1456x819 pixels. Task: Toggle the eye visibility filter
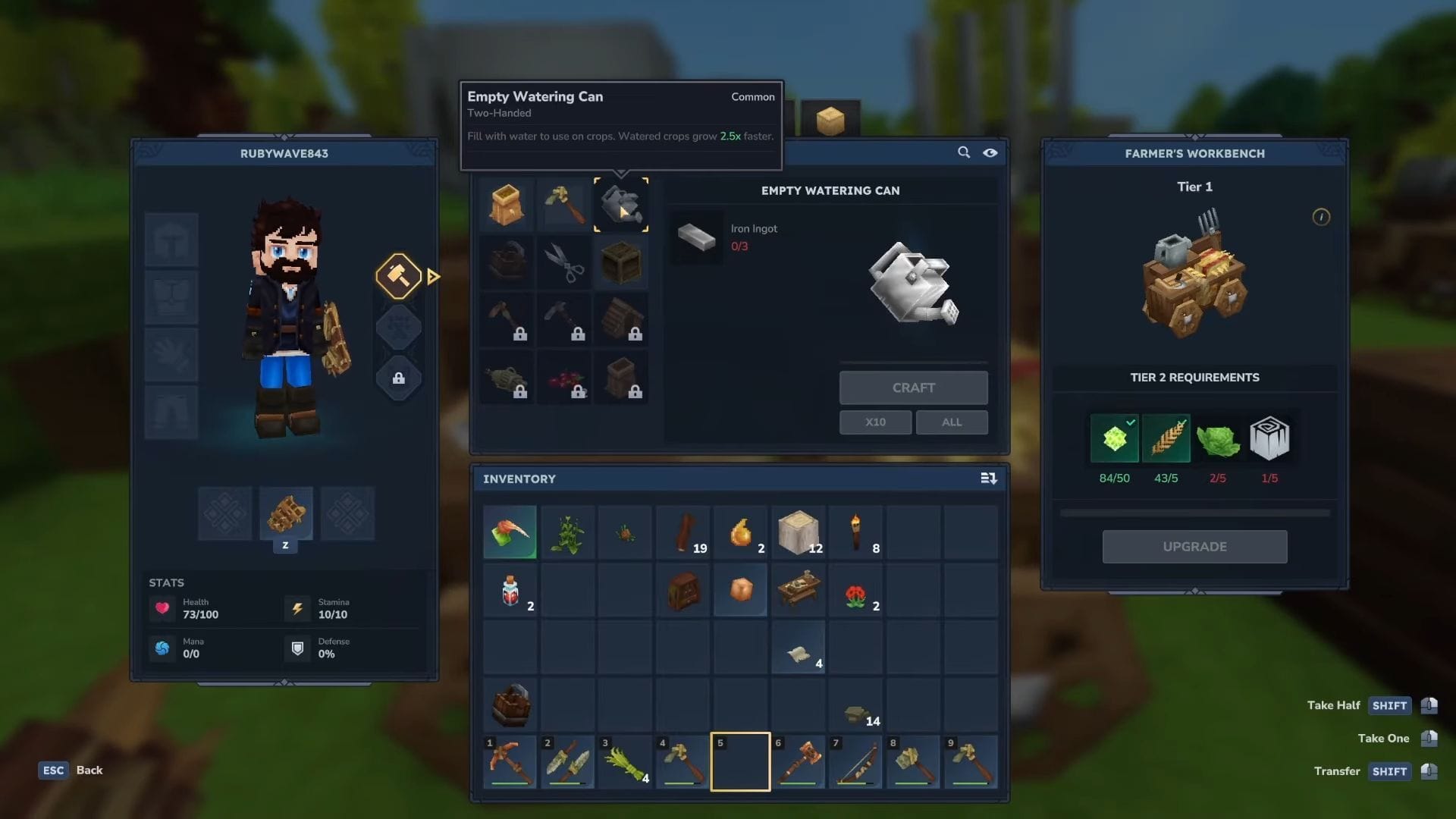tap(990, 152)
